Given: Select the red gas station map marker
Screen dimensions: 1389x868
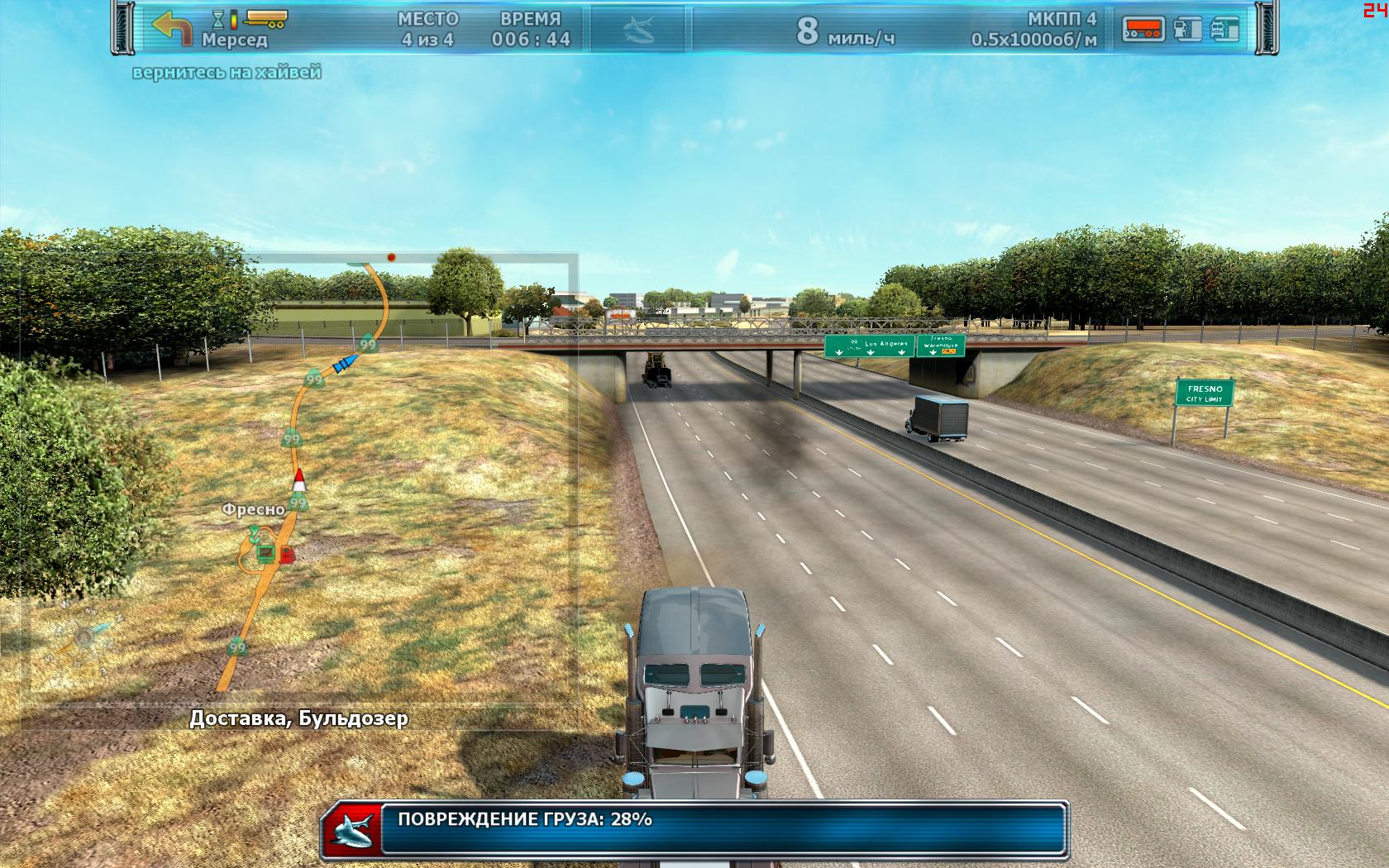Looking at the screenshot, I should (x=286, y=554).
